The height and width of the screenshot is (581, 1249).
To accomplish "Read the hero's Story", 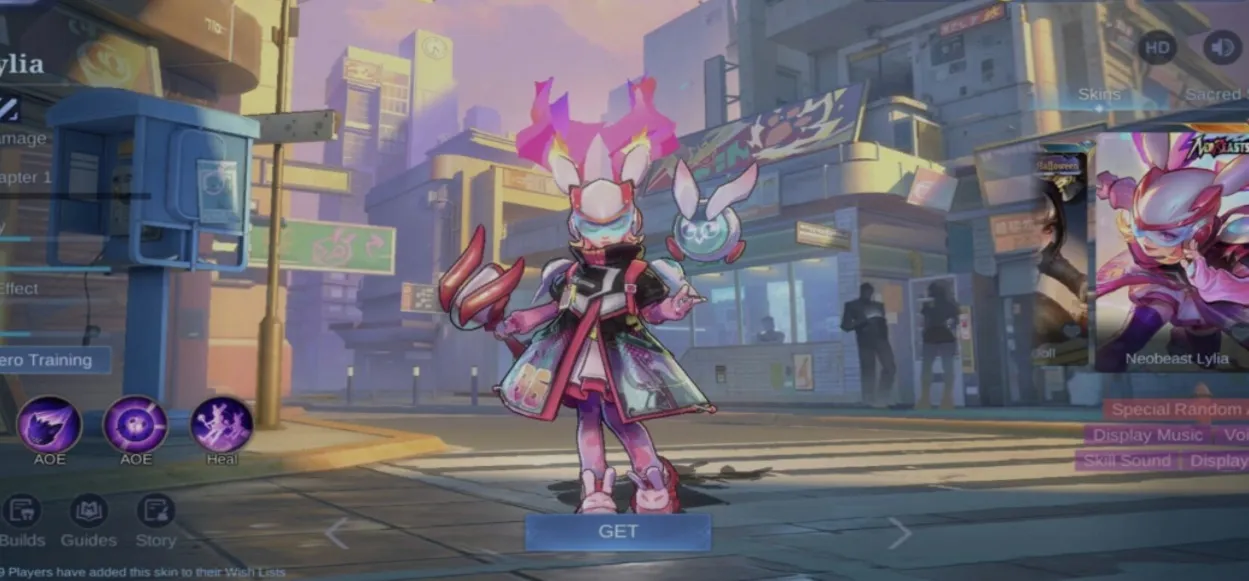I will 155,520.
